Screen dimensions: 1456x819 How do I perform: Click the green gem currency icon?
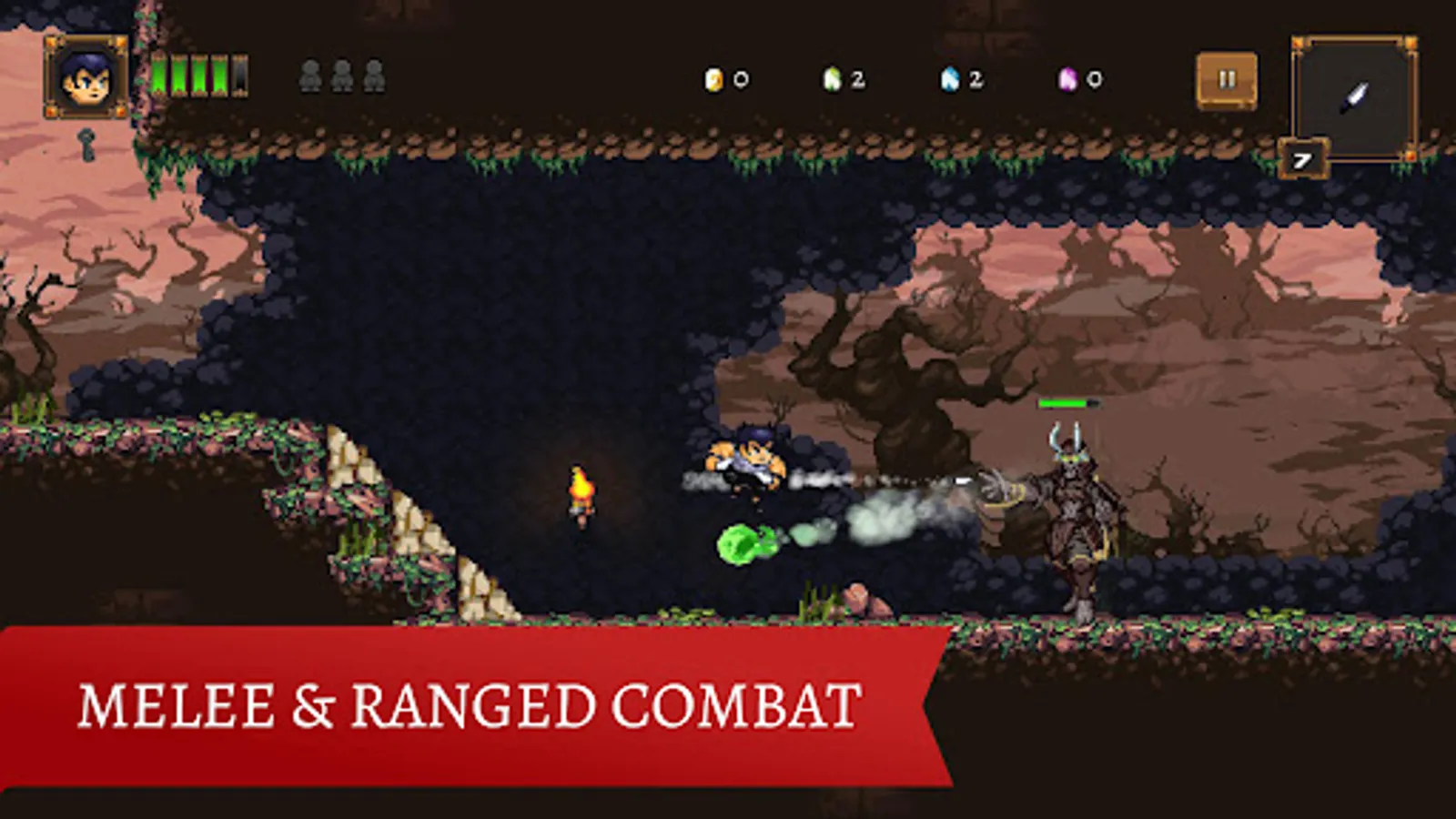point(834,78)
